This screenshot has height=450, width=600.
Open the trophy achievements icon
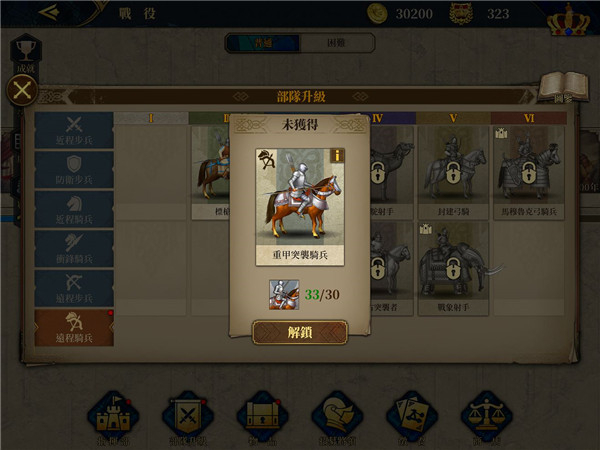(x=26, y=52)
